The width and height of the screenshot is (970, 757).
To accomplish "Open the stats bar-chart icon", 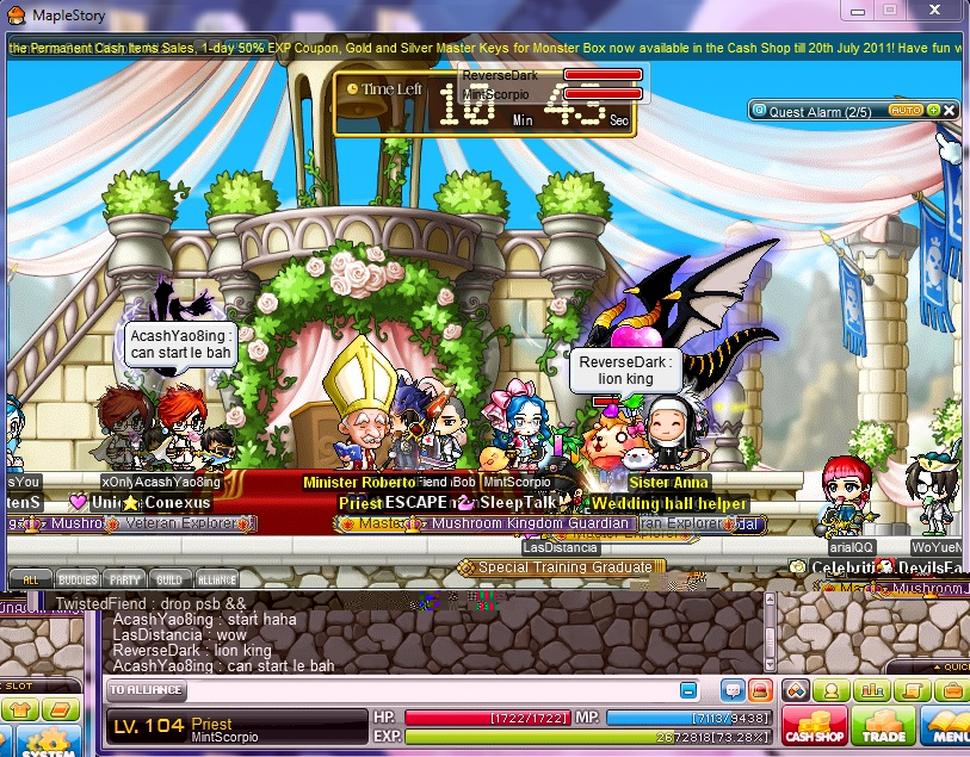I will click(x=872, y=690).
